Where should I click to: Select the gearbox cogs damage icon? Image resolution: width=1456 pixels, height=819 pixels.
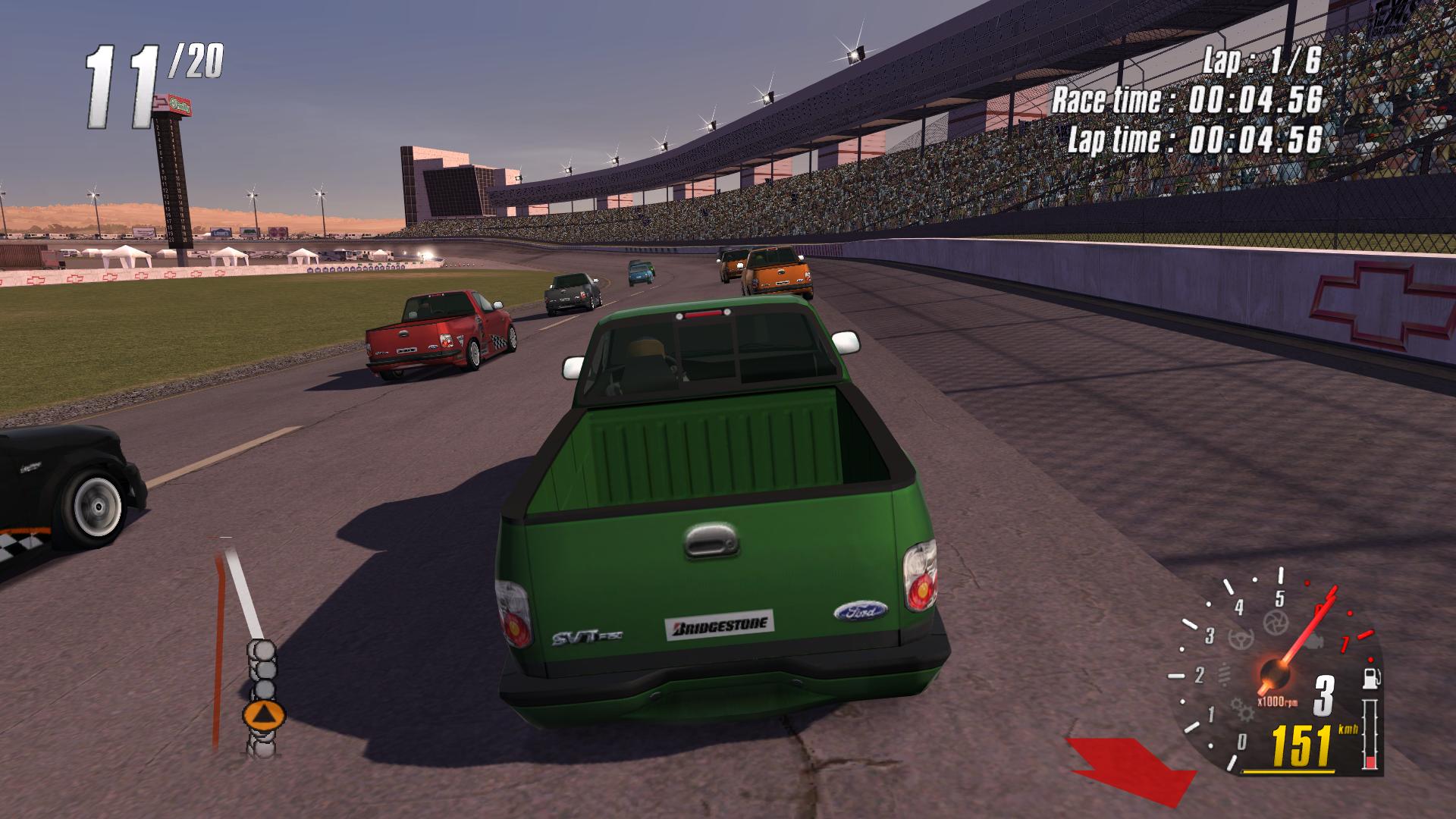(x=1244, y=709)
